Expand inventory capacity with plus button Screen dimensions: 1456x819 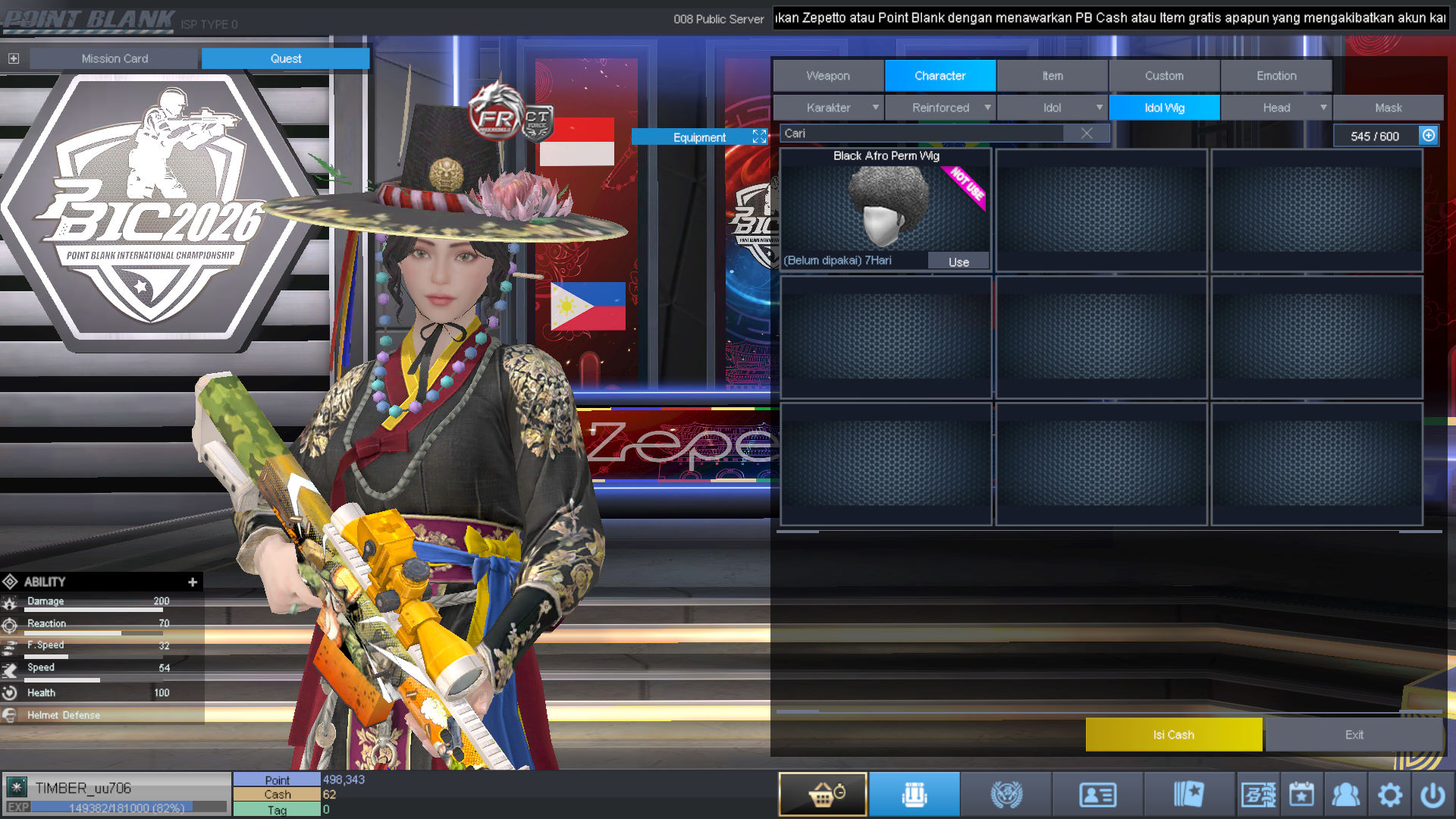point(1429,135)
